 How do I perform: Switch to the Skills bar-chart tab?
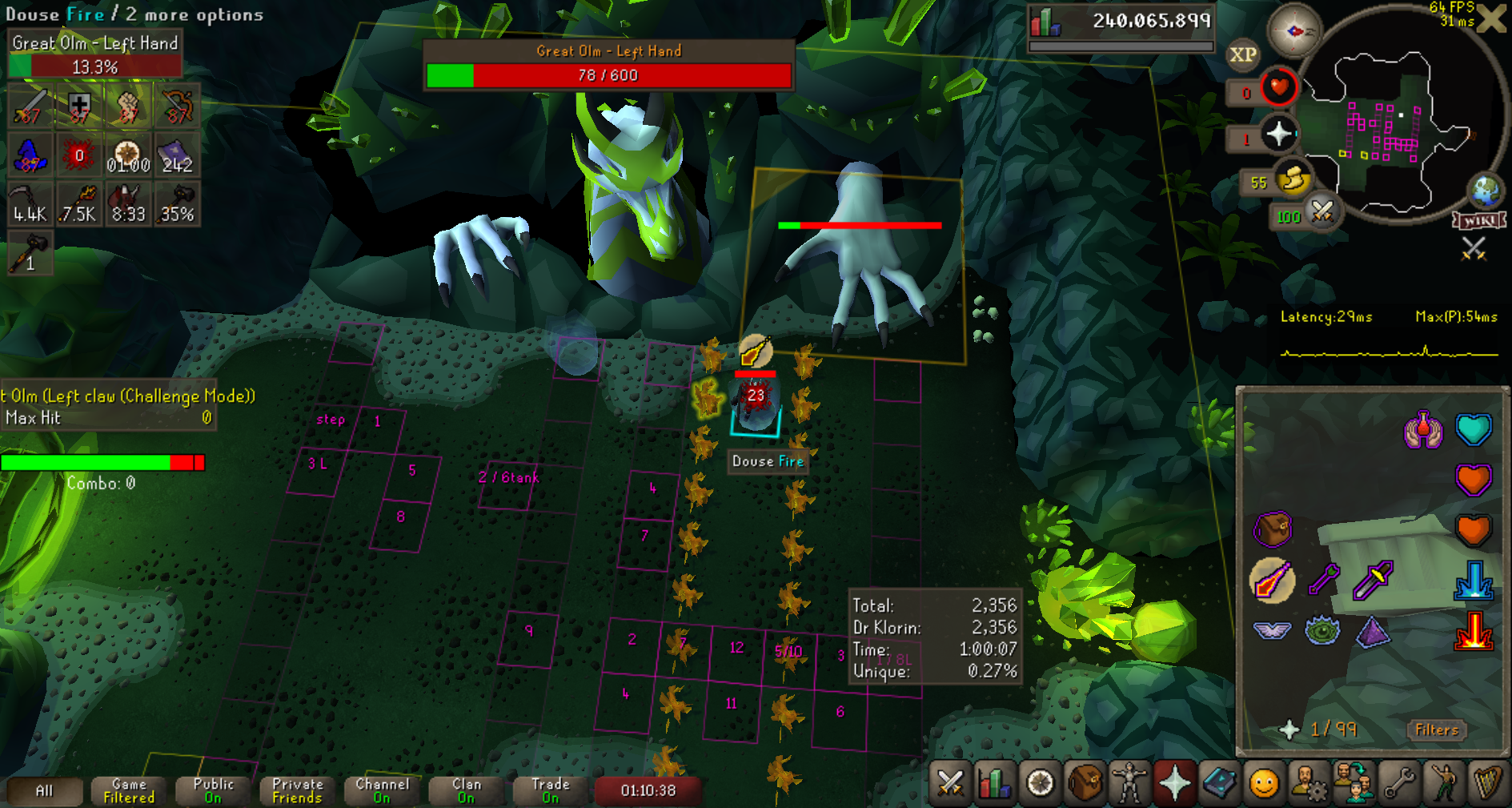995,782
